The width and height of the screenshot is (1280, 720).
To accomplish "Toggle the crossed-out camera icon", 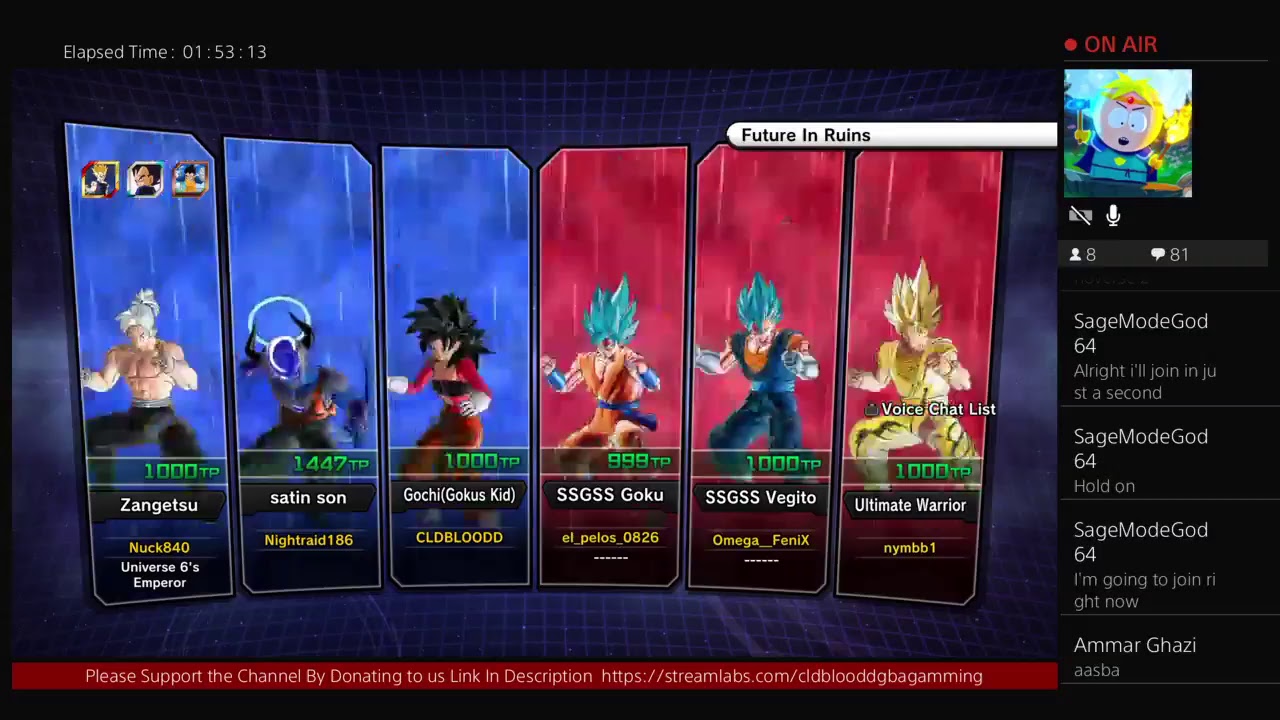I will click(x=1080, y=216).
